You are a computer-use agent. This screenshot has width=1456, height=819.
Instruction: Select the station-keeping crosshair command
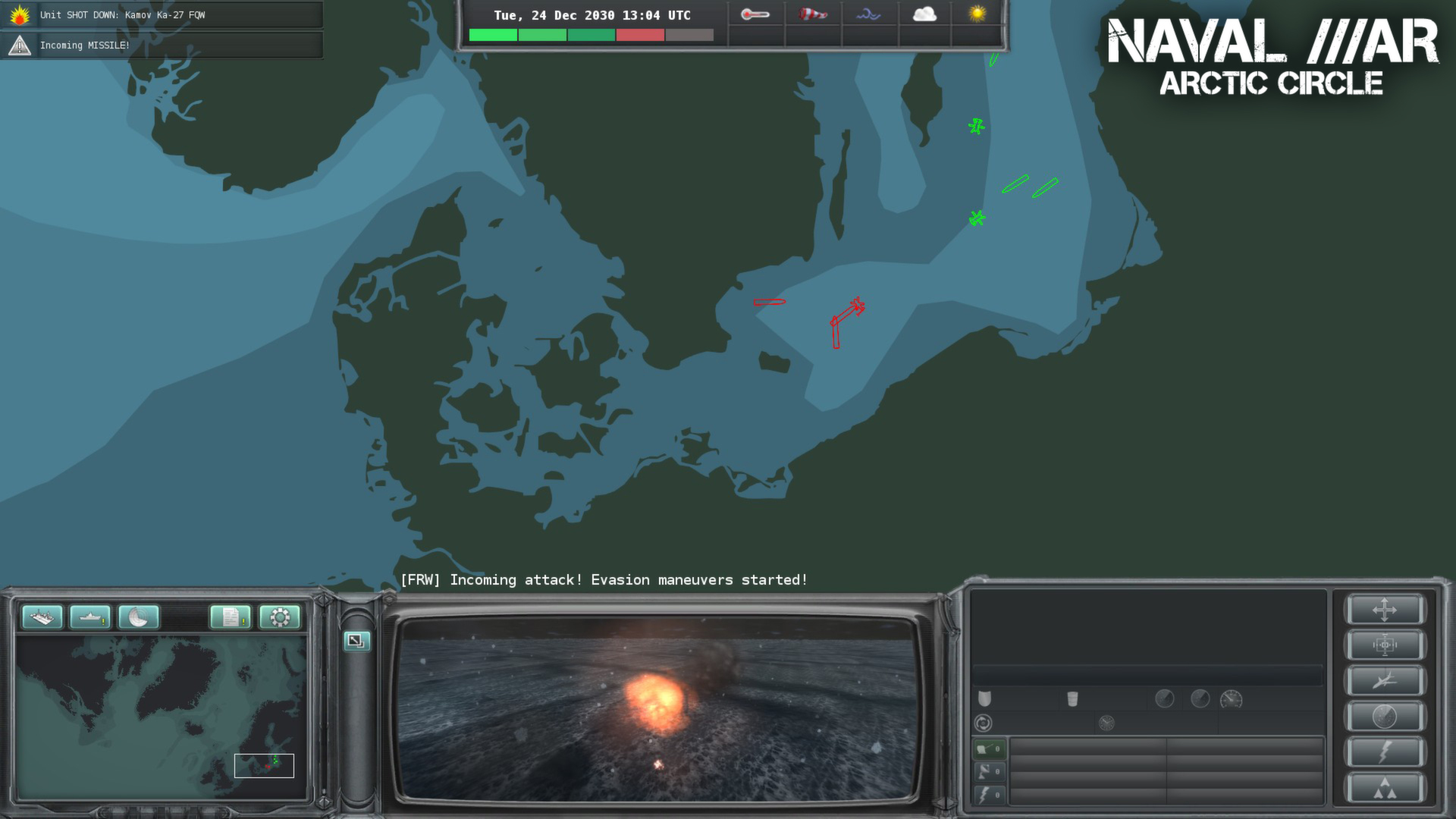pyautogui.click(x=1385, y=645)
